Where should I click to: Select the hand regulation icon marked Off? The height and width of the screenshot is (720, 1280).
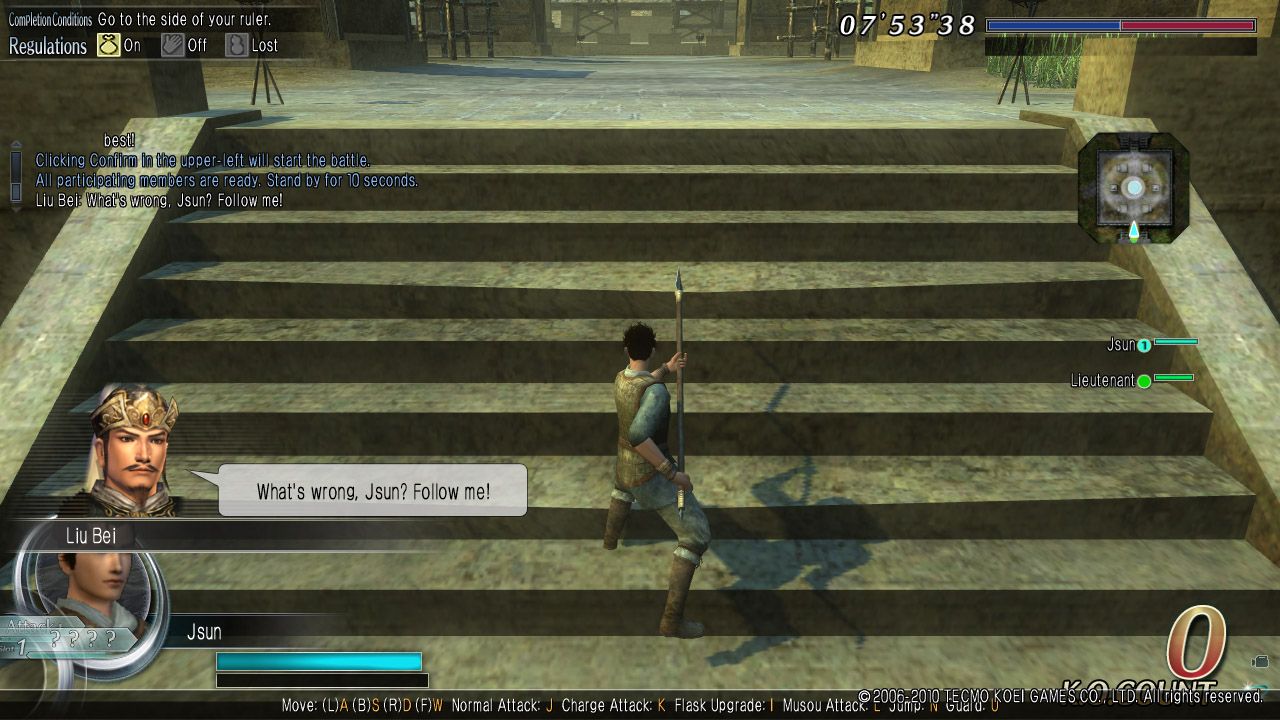pyautogui.click(x=173, y=45)
